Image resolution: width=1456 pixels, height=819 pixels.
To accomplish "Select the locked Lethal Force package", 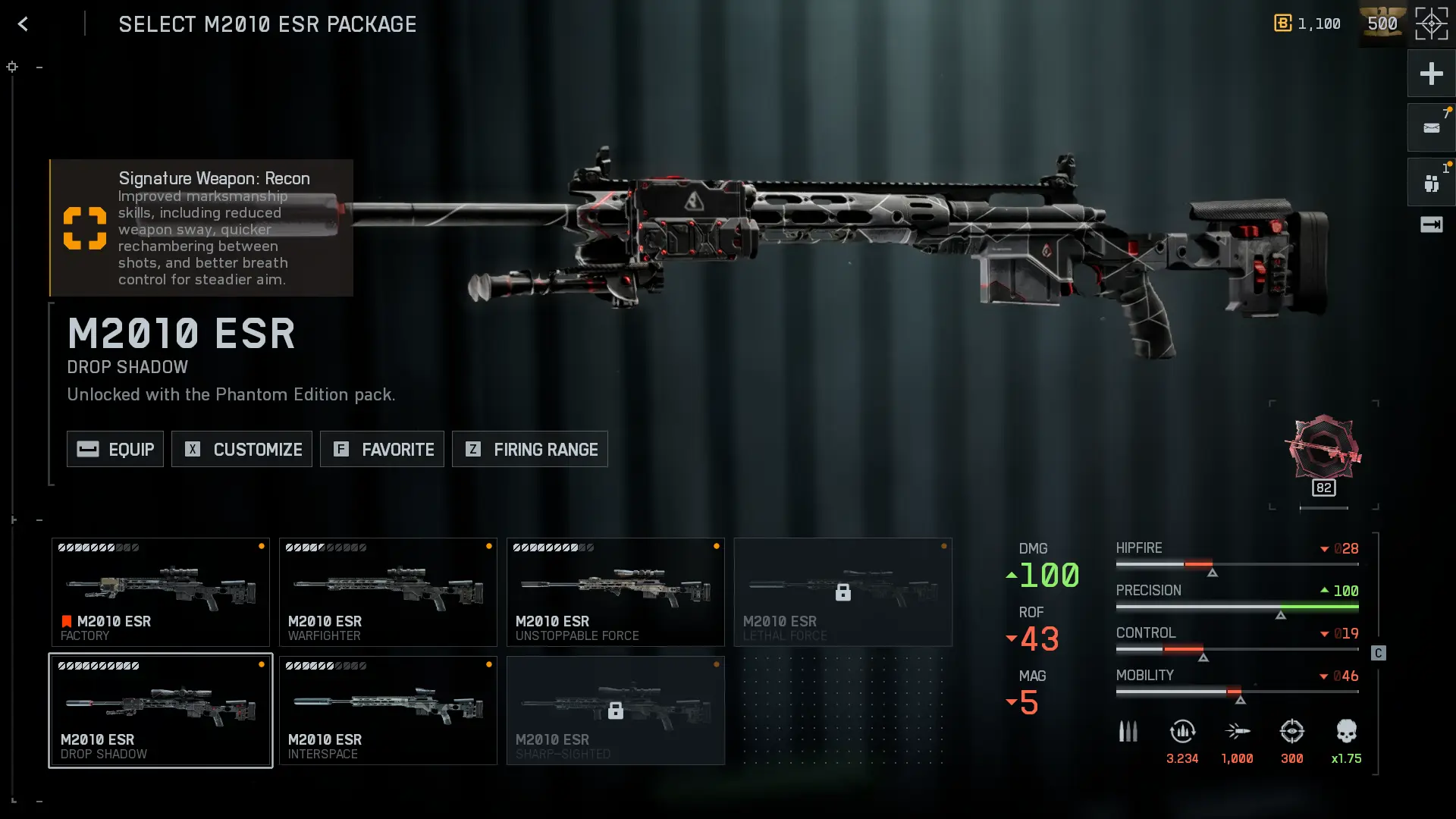I will [x=843, y=592].
